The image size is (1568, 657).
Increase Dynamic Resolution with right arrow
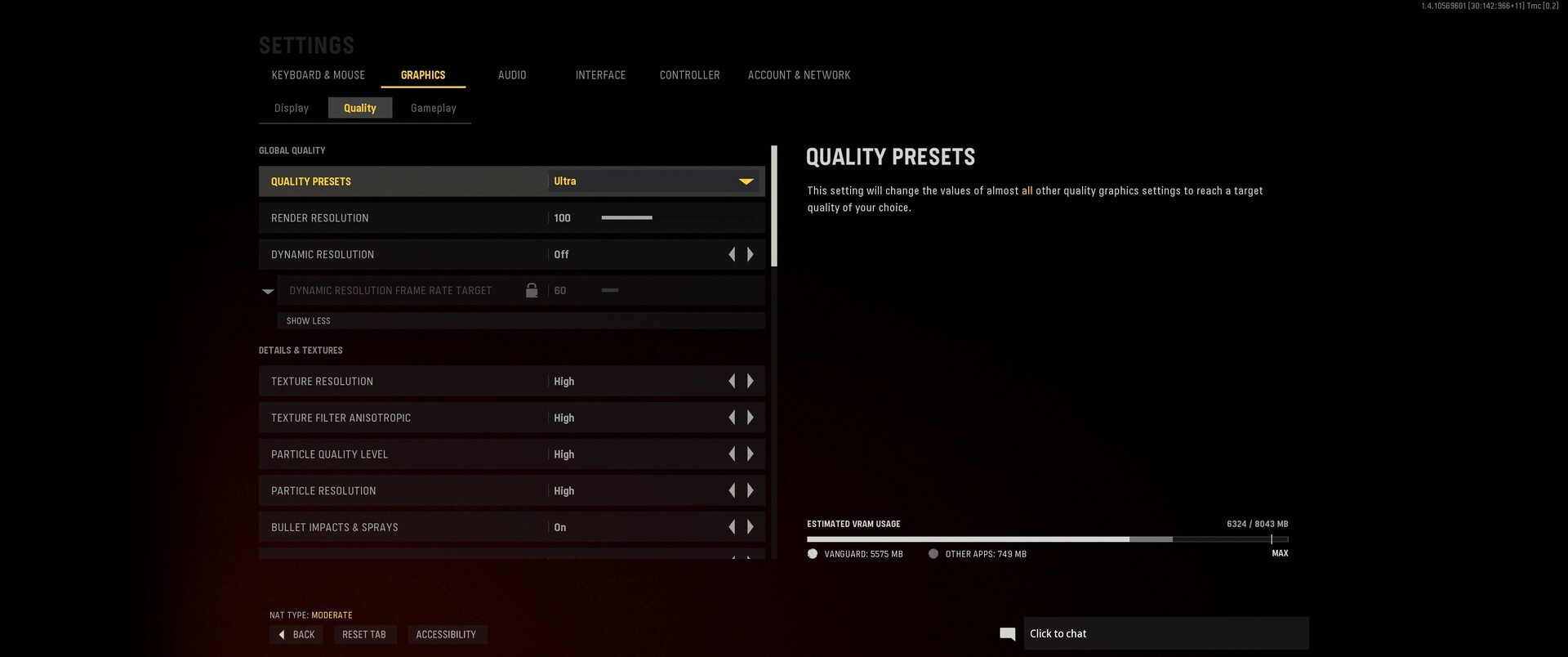click(x=751, y=255)
